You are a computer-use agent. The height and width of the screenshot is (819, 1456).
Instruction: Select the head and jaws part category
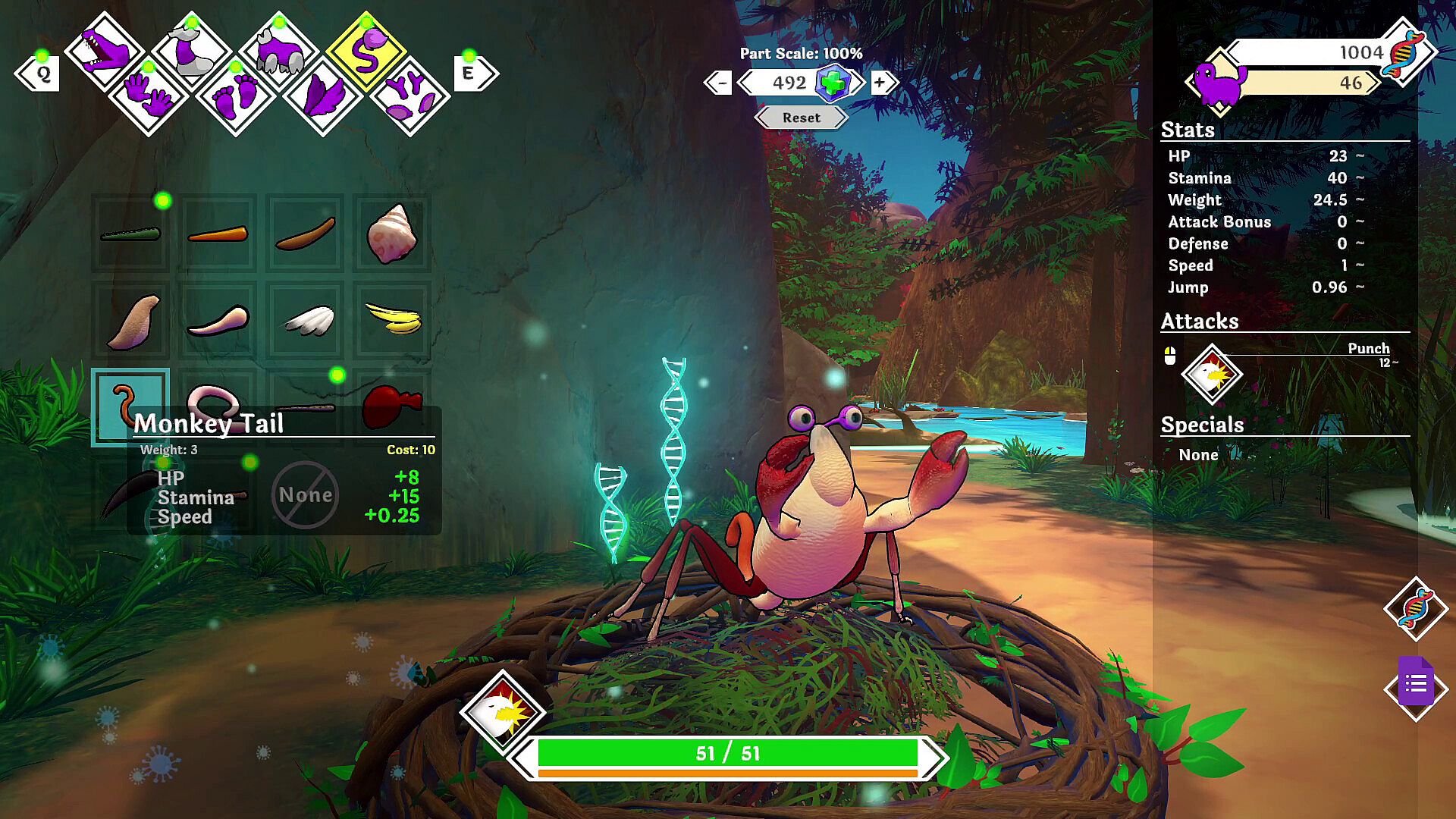click(x=105, y=52)
